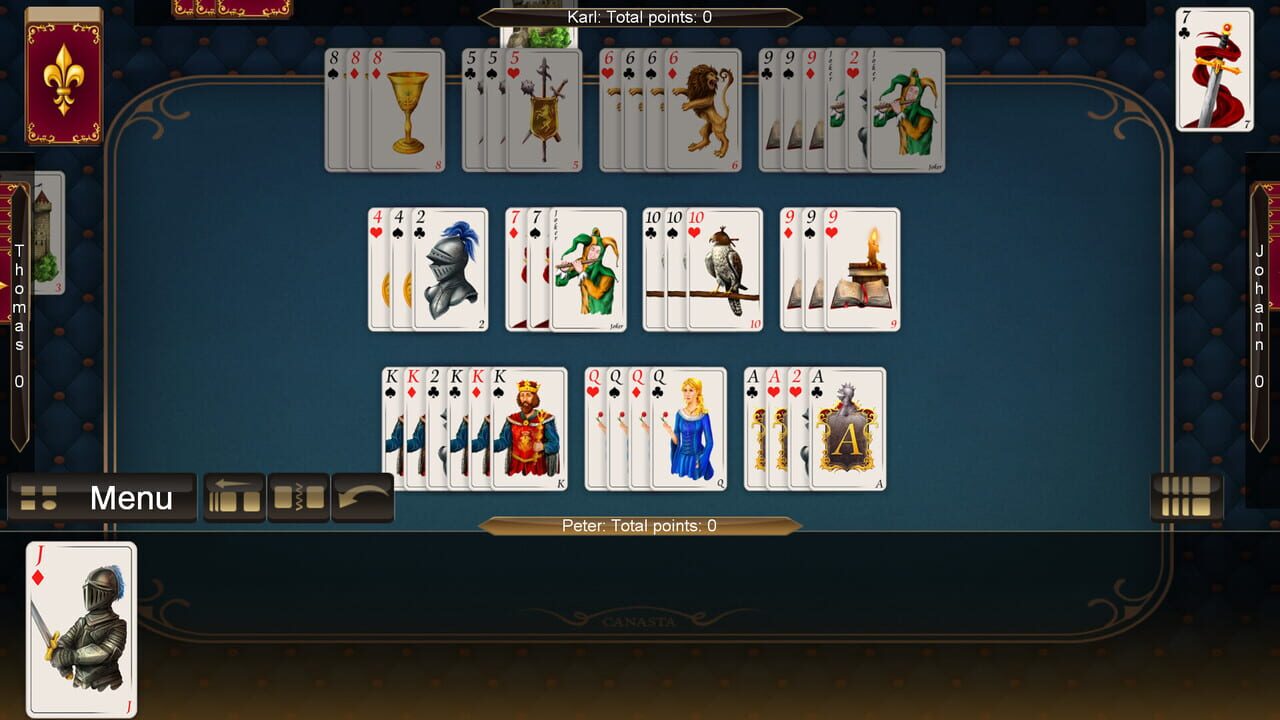This screenshot has height=720, width=1280.
Task: Click Karl's total points banner
Action: coord(640,16)
